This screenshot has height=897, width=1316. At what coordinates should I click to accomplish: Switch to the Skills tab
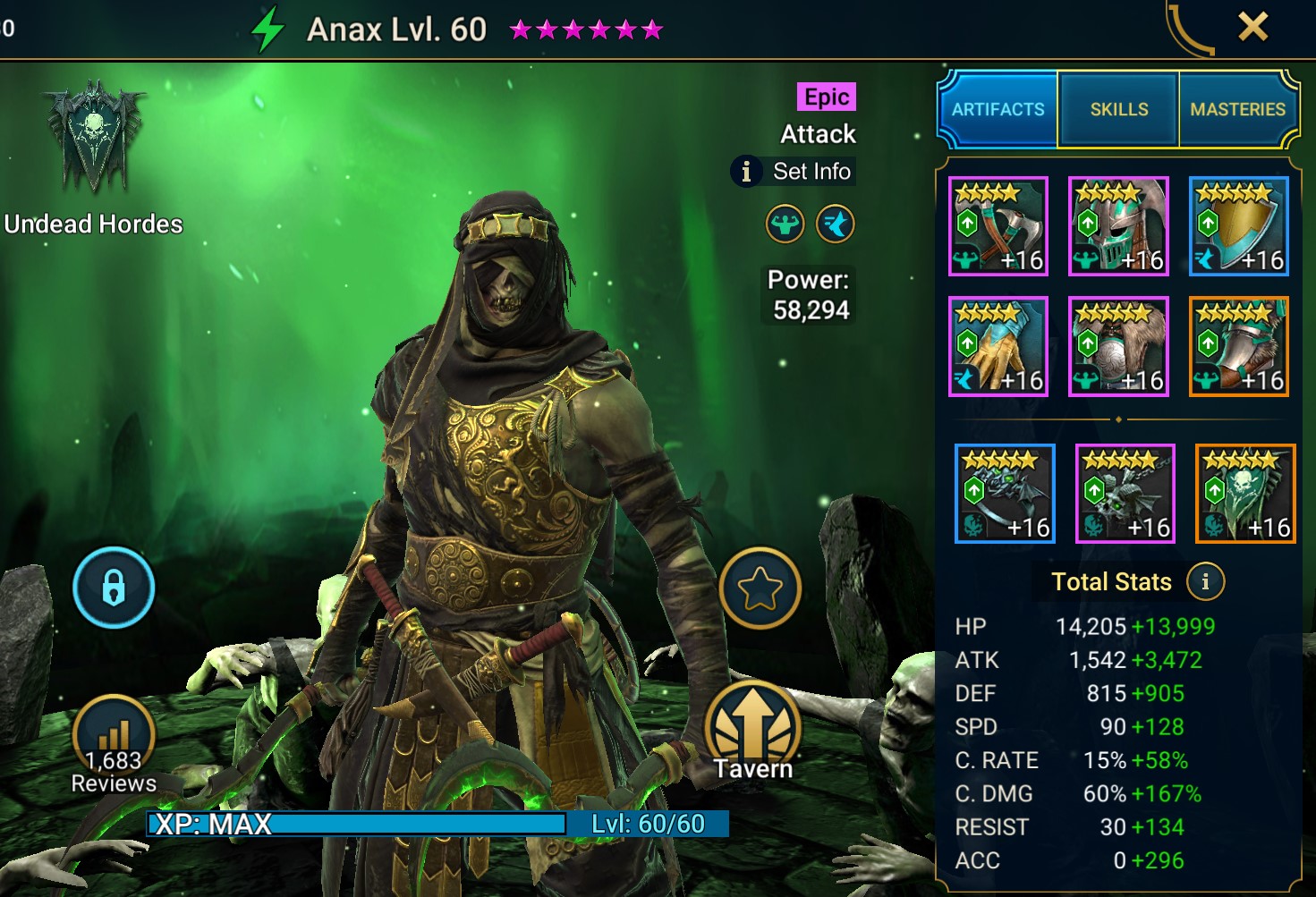[x=1118, y=109]
